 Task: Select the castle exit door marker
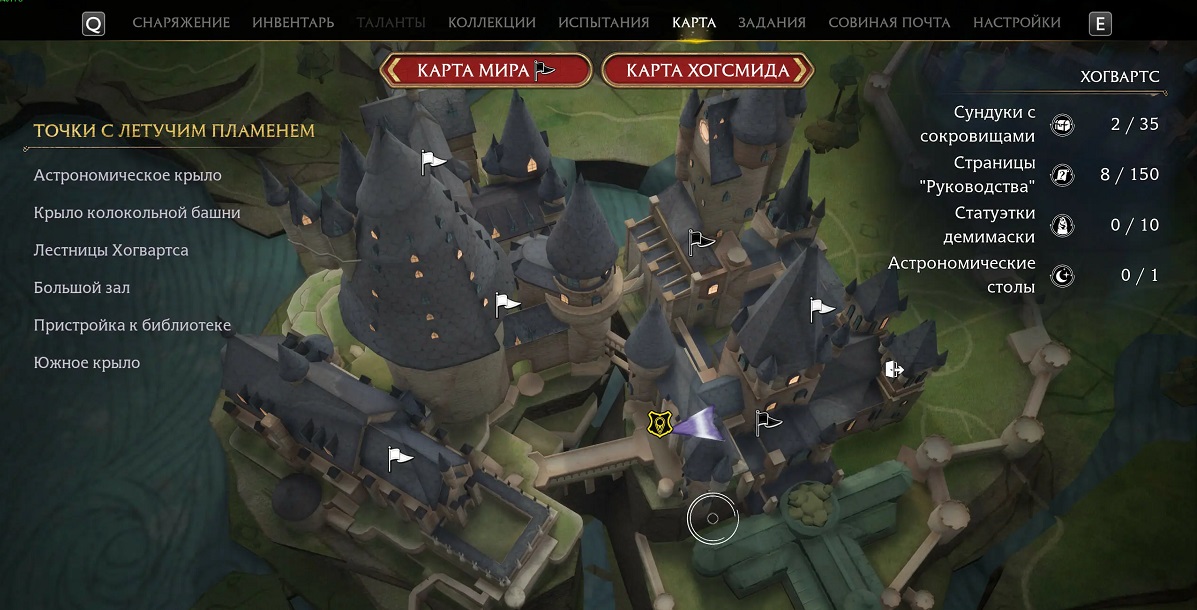coord(894,370)
